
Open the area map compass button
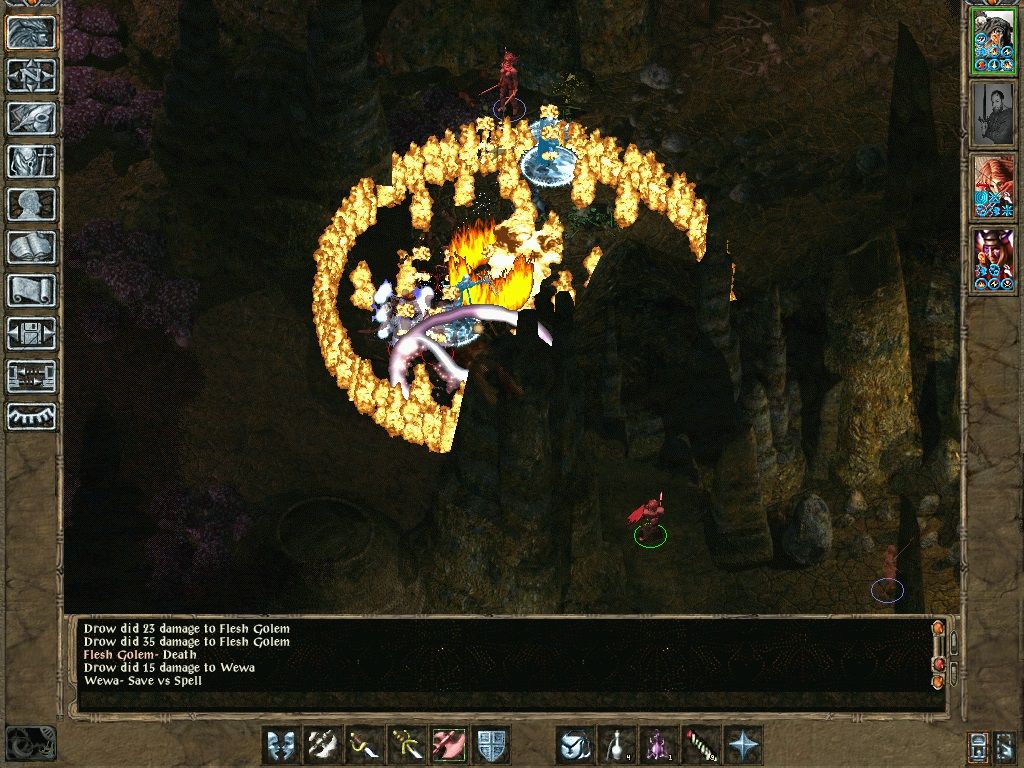(31, 75)
